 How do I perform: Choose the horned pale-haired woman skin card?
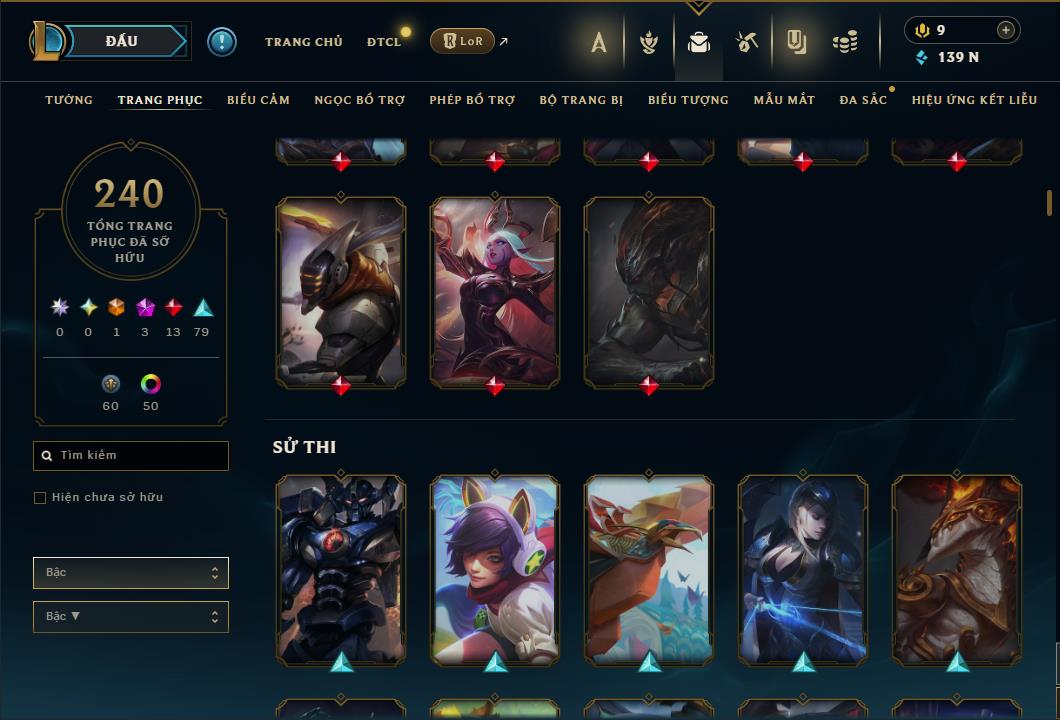(x=495, y=290)
